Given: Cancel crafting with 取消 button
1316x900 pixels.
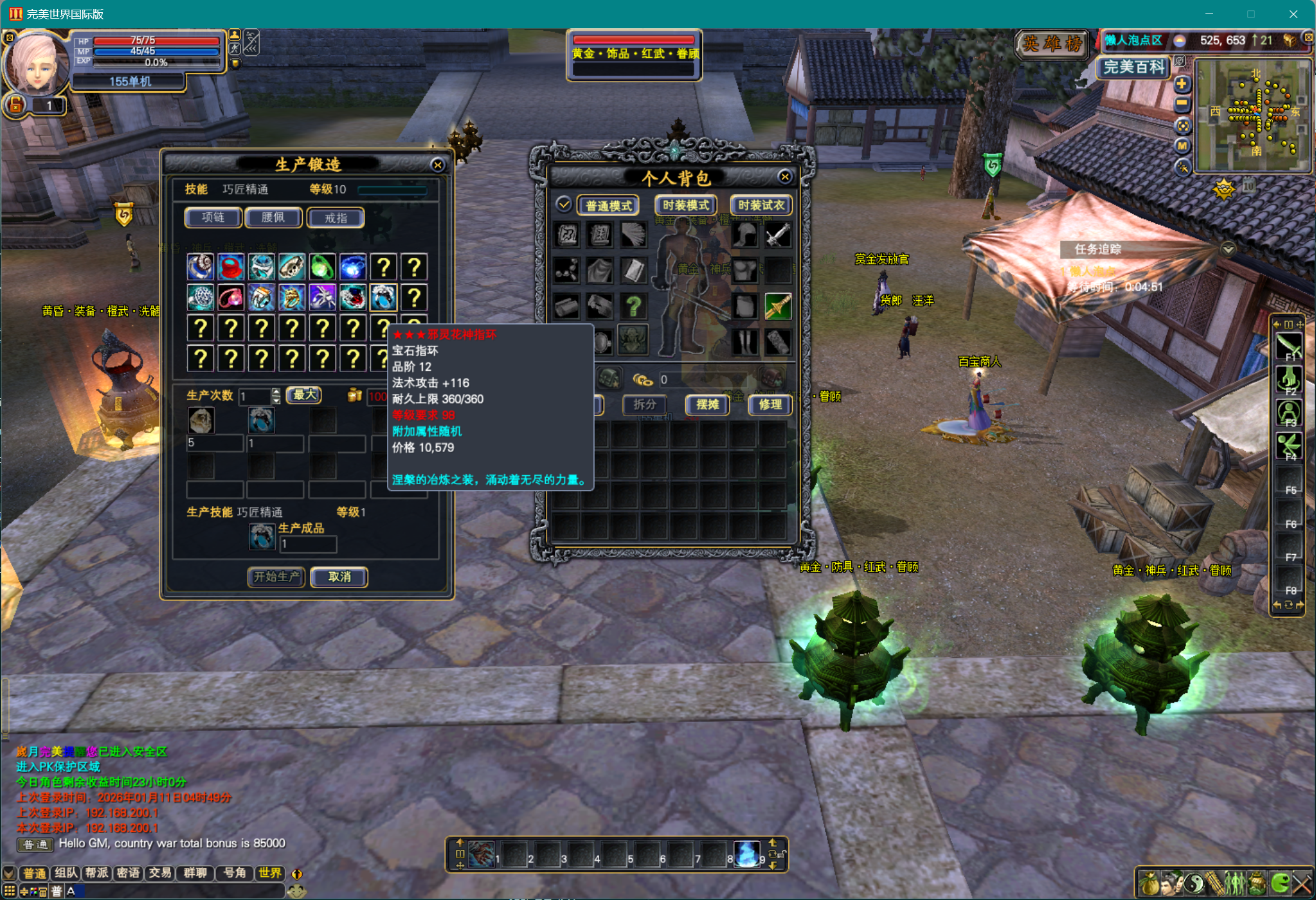Looking at the screenshot, I should [x=339, y=577].
